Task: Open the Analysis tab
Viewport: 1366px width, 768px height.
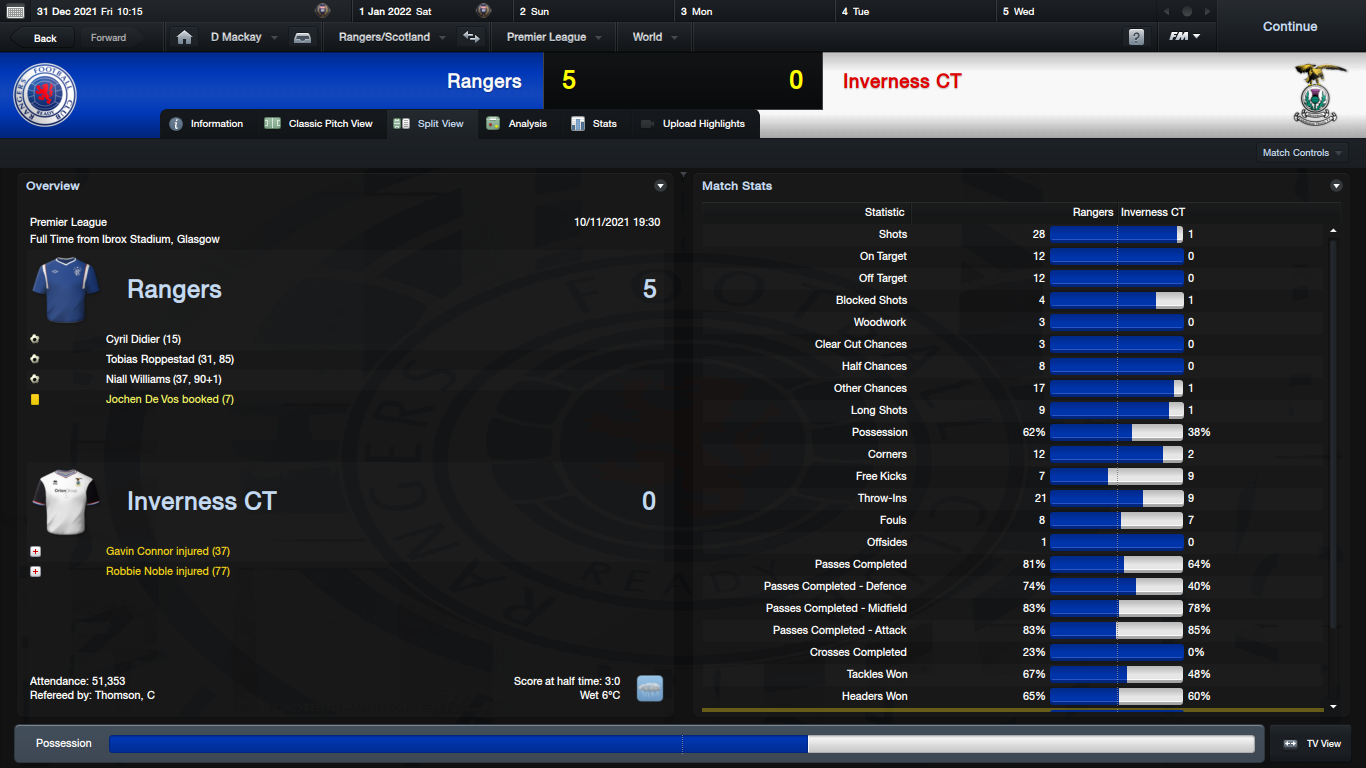Action: coord(517,124)
